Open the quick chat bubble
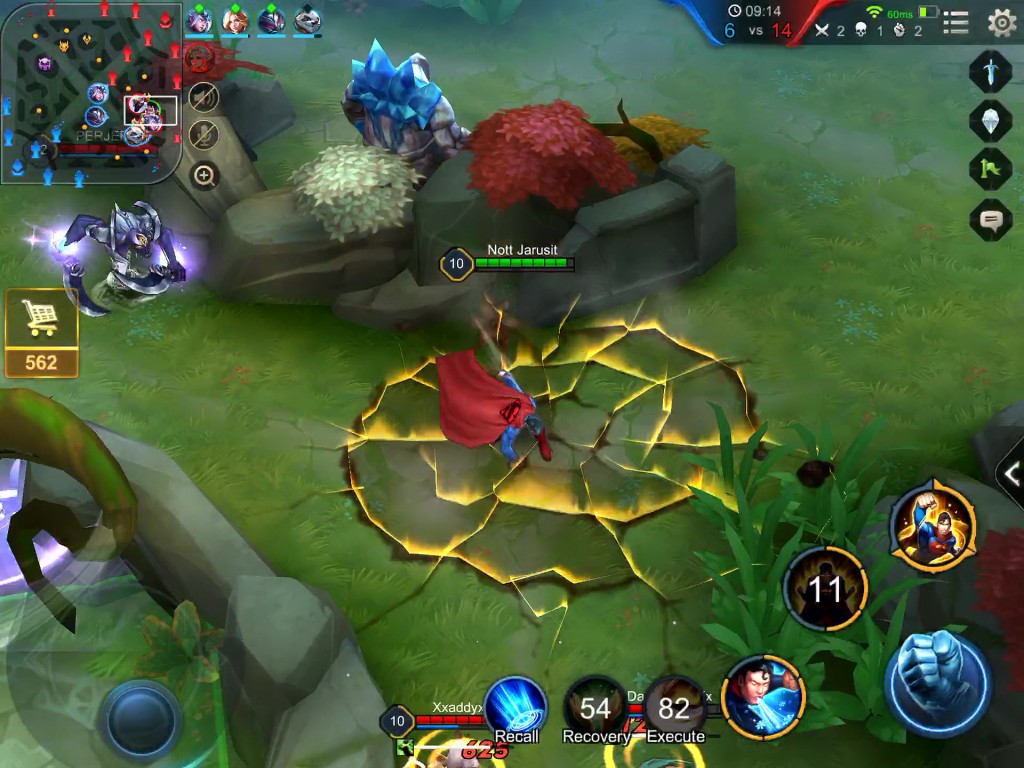This screenshot has width=1024, height=768. click(990, 219)
